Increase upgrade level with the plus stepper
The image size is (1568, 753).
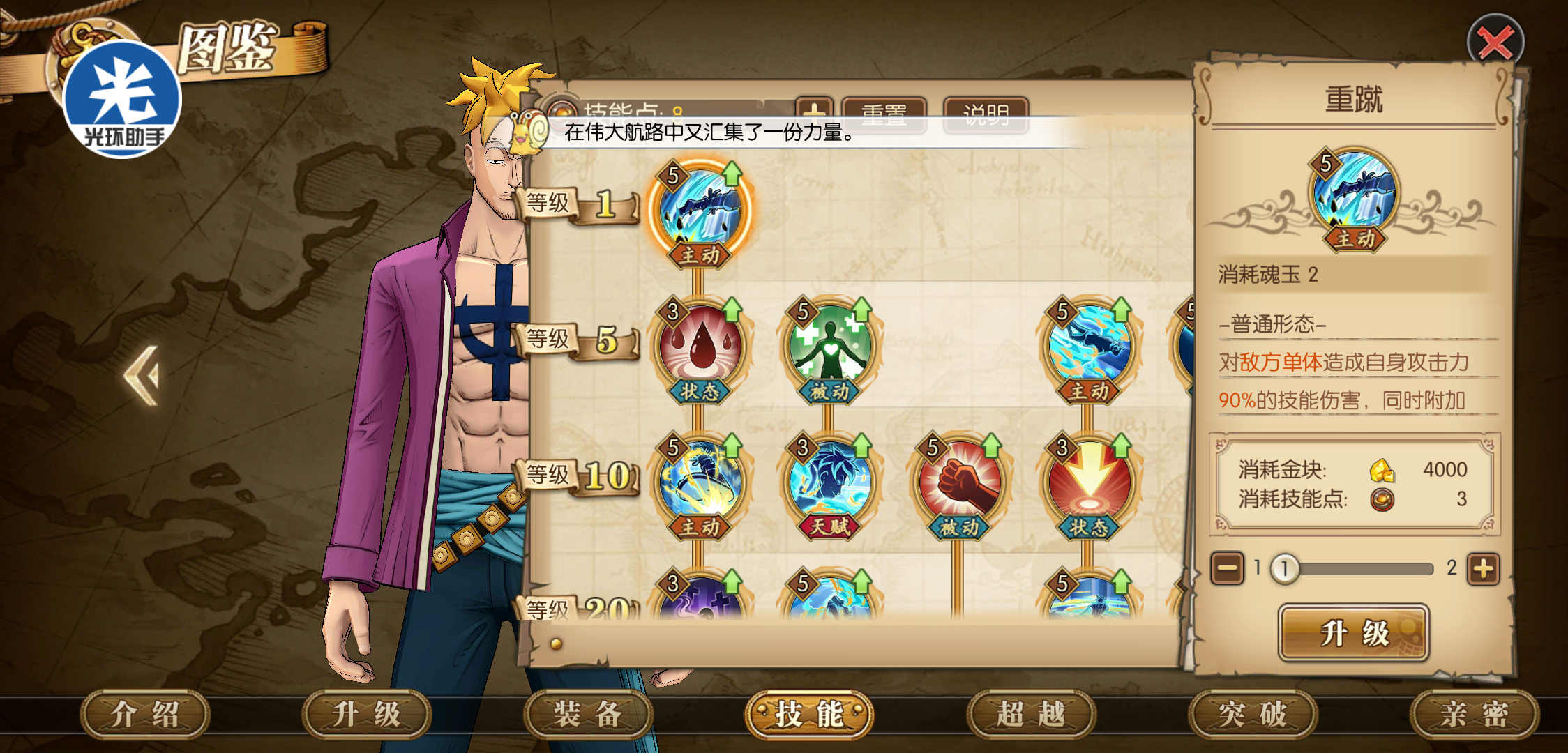1483,569
